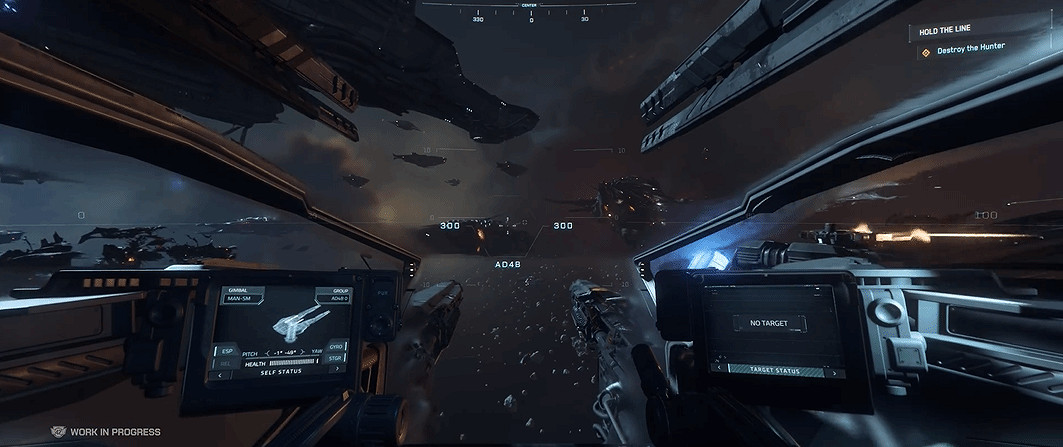Go to next page on Self Status display

[337, 369]
